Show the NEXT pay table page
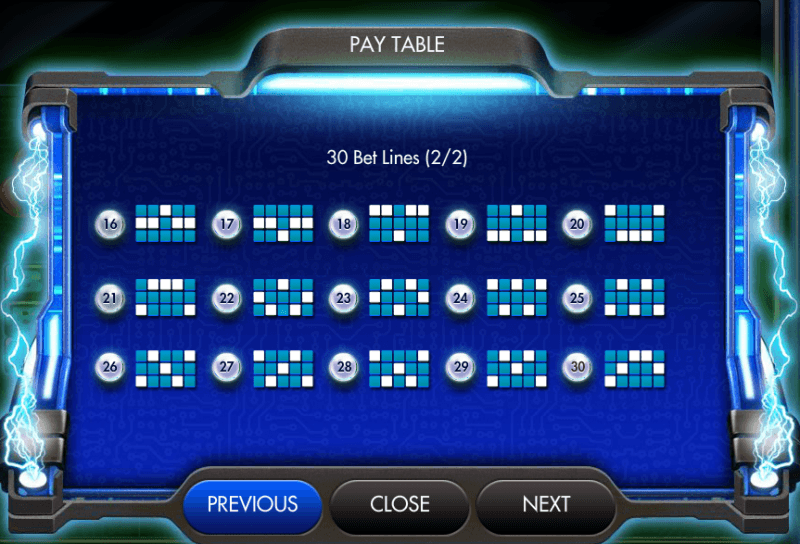800x544 pixels. (x=546, y=504)
